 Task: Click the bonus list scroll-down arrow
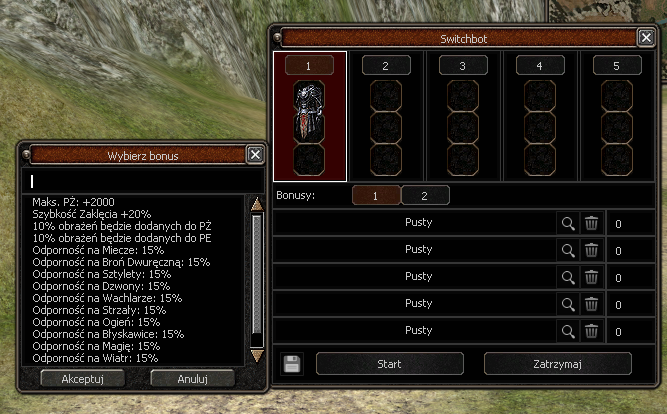click(x=256, y=355)
